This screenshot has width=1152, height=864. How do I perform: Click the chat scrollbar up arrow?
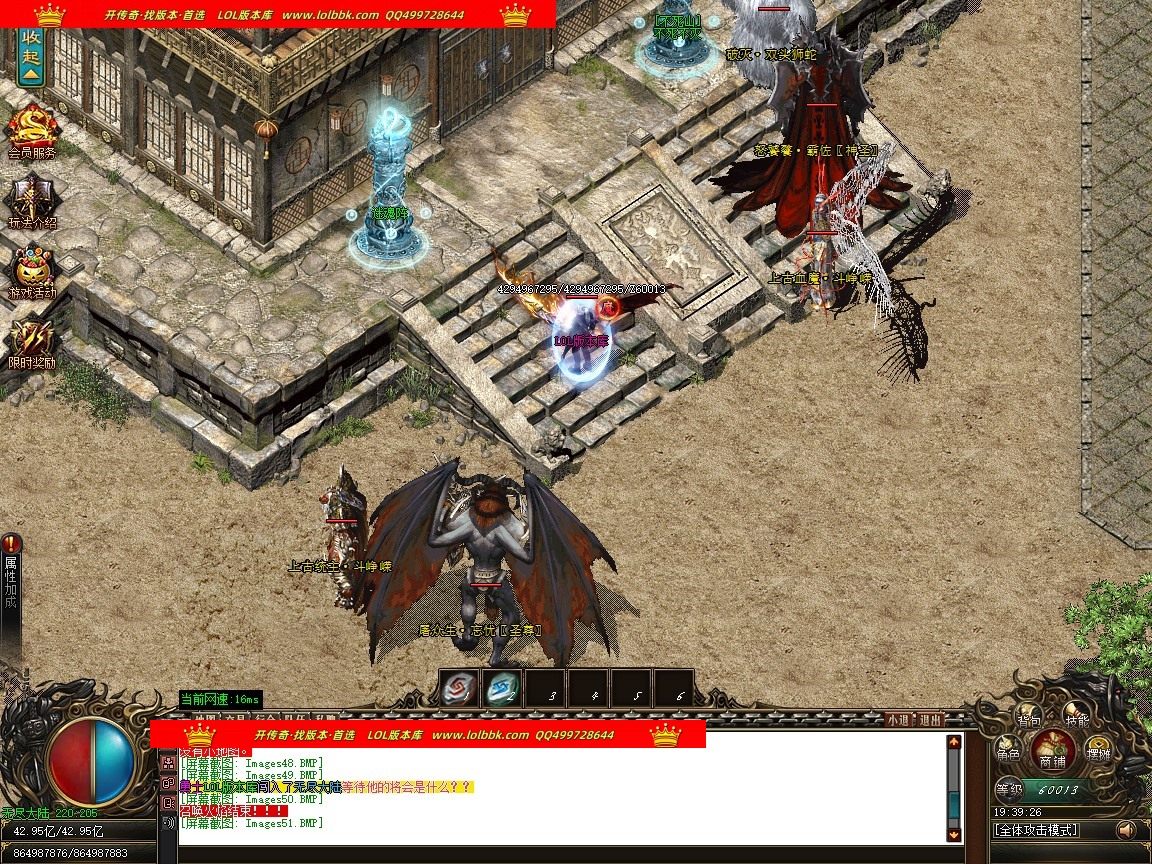click(x=954, y=743)
